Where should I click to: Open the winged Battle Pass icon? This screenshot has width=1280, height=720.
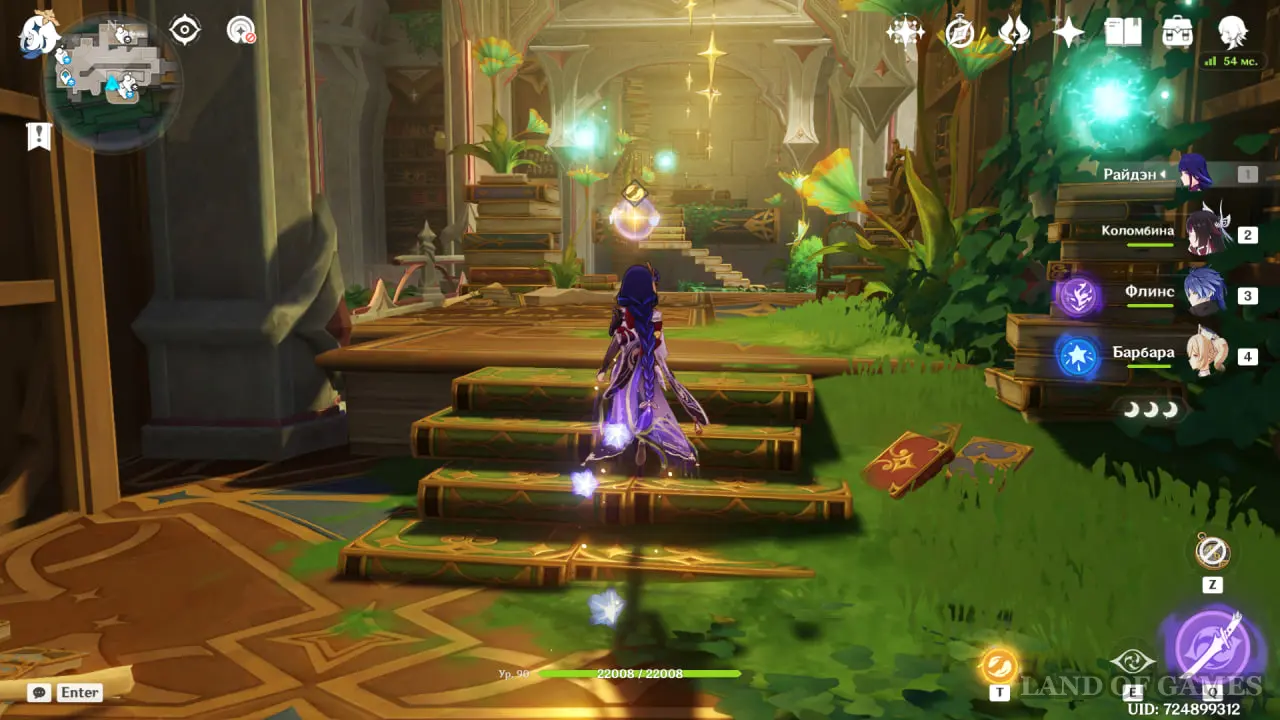coord(1014,32)
